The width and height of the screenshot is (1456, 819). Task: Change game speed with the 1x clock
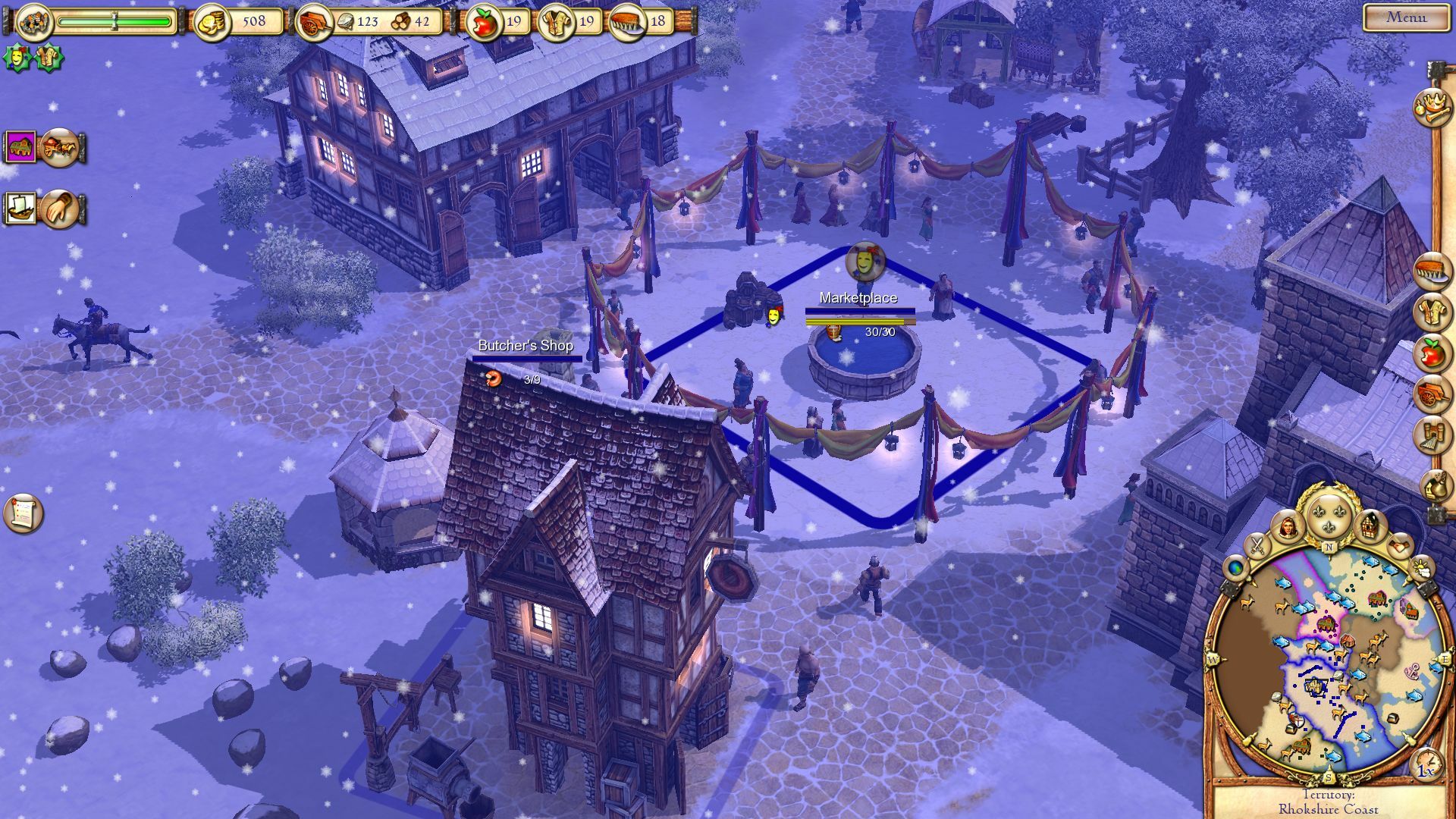[1426, 767]
